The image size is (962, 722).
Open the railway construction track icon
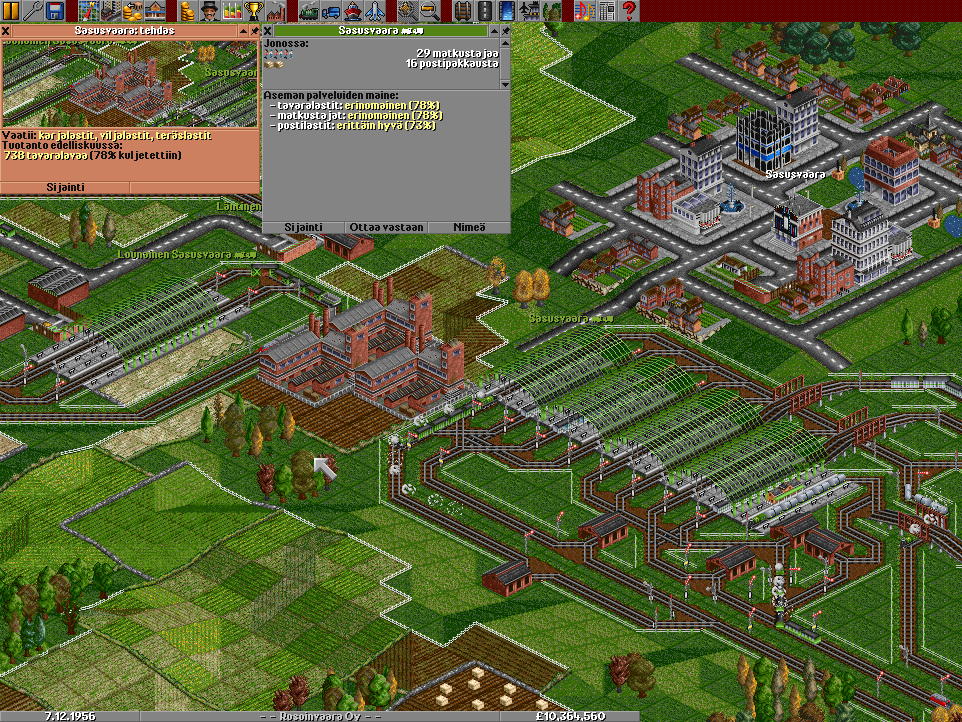[462, 11]
